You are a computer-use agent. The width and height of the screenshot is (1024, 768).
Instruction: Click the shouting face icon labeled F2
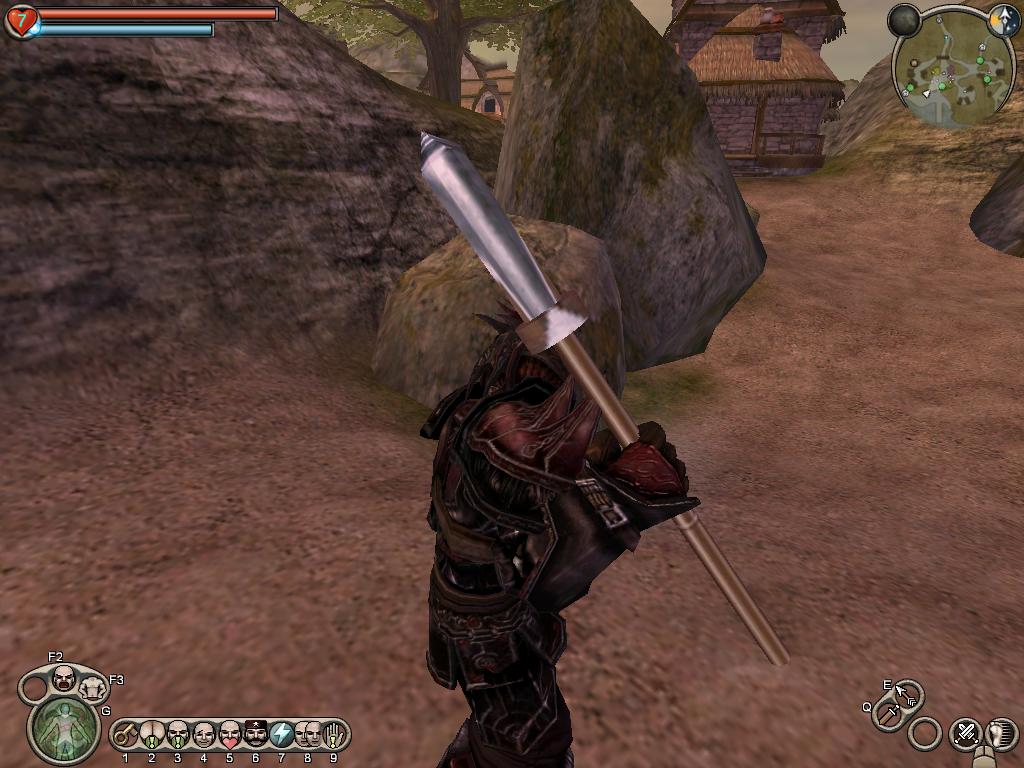(63, 679)
